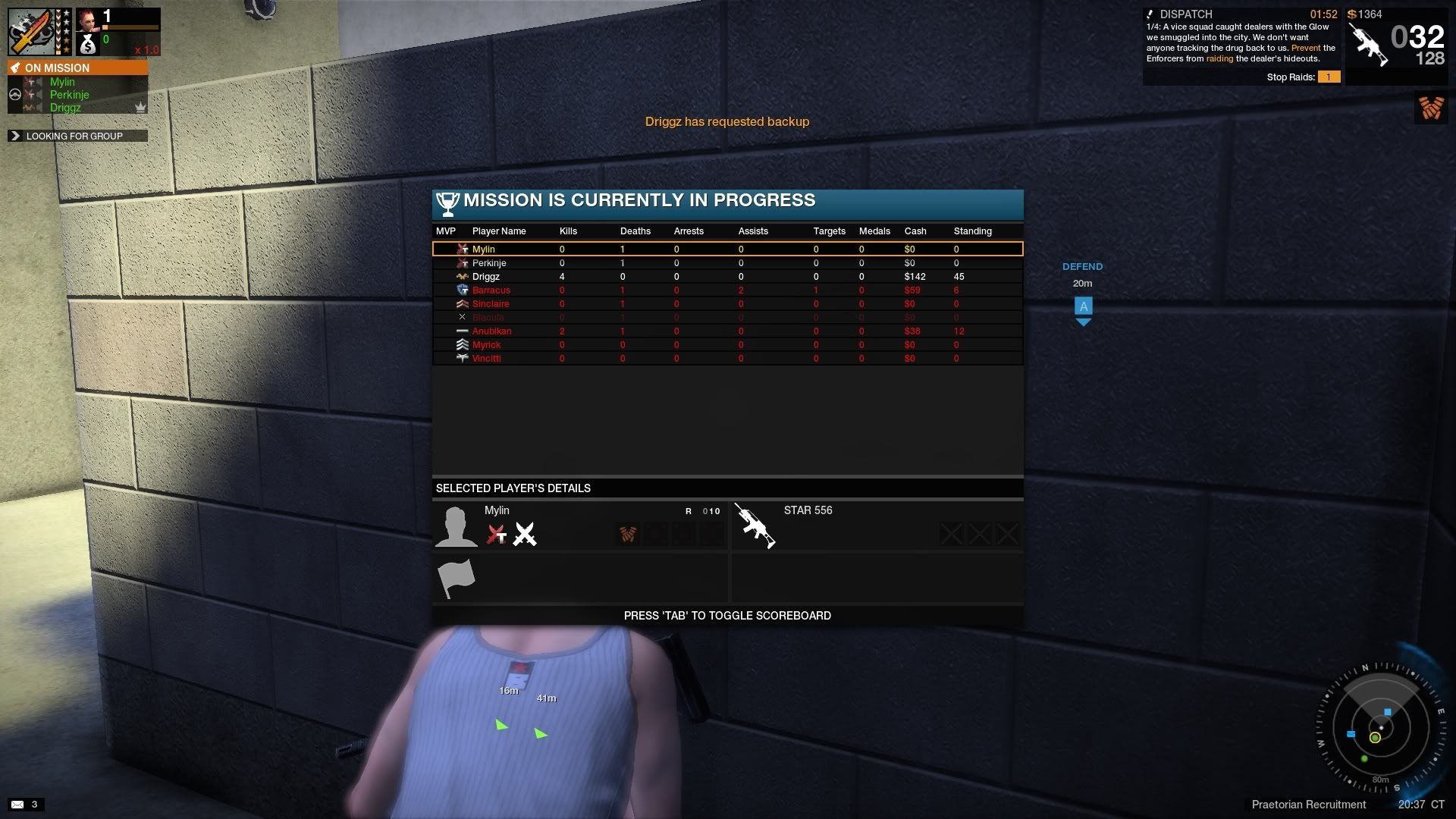
Task: Select Perkinje's row in the scoreboard
Action: pos(489,263)
